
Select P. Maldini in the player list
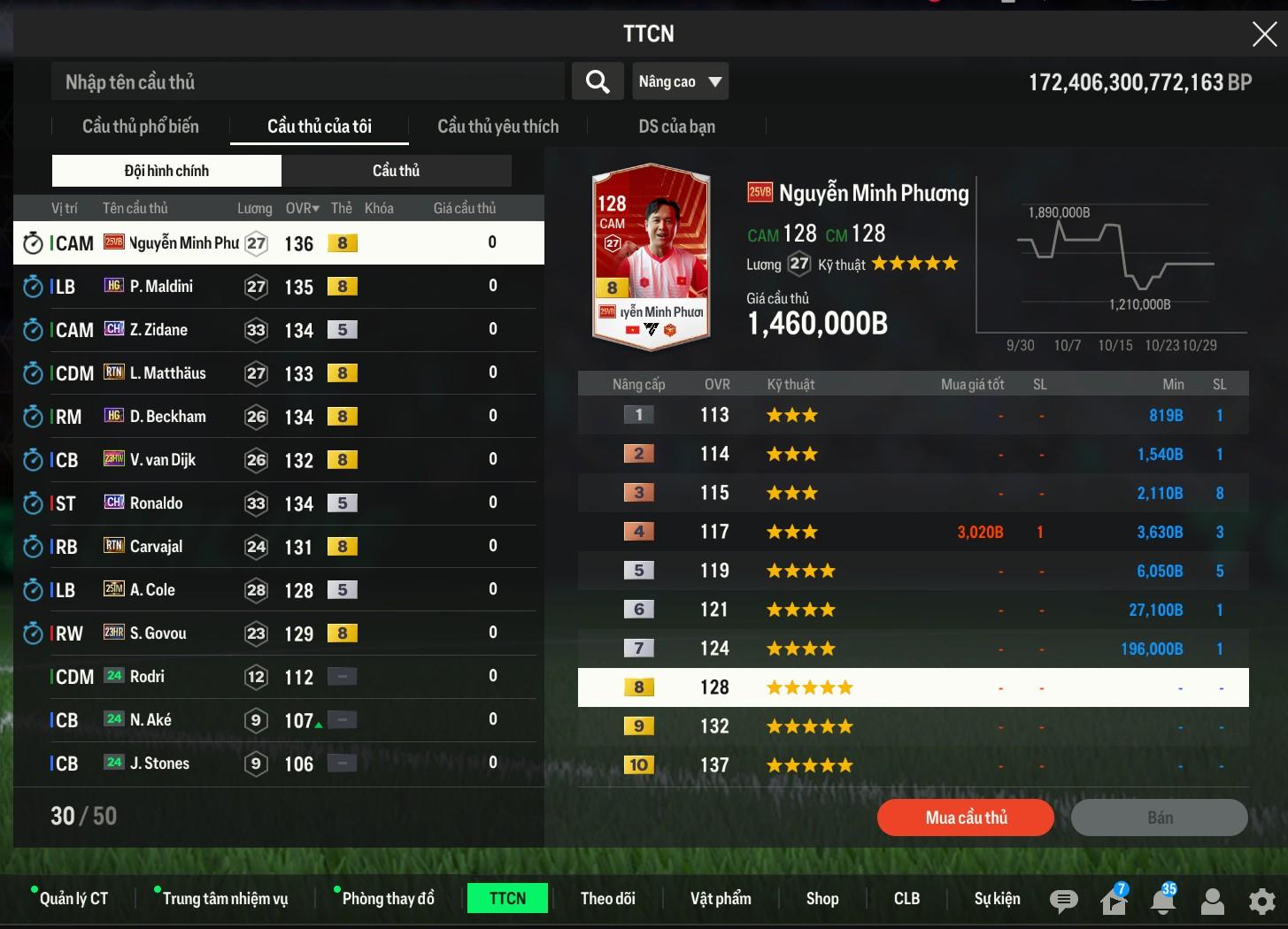point(161,287)
